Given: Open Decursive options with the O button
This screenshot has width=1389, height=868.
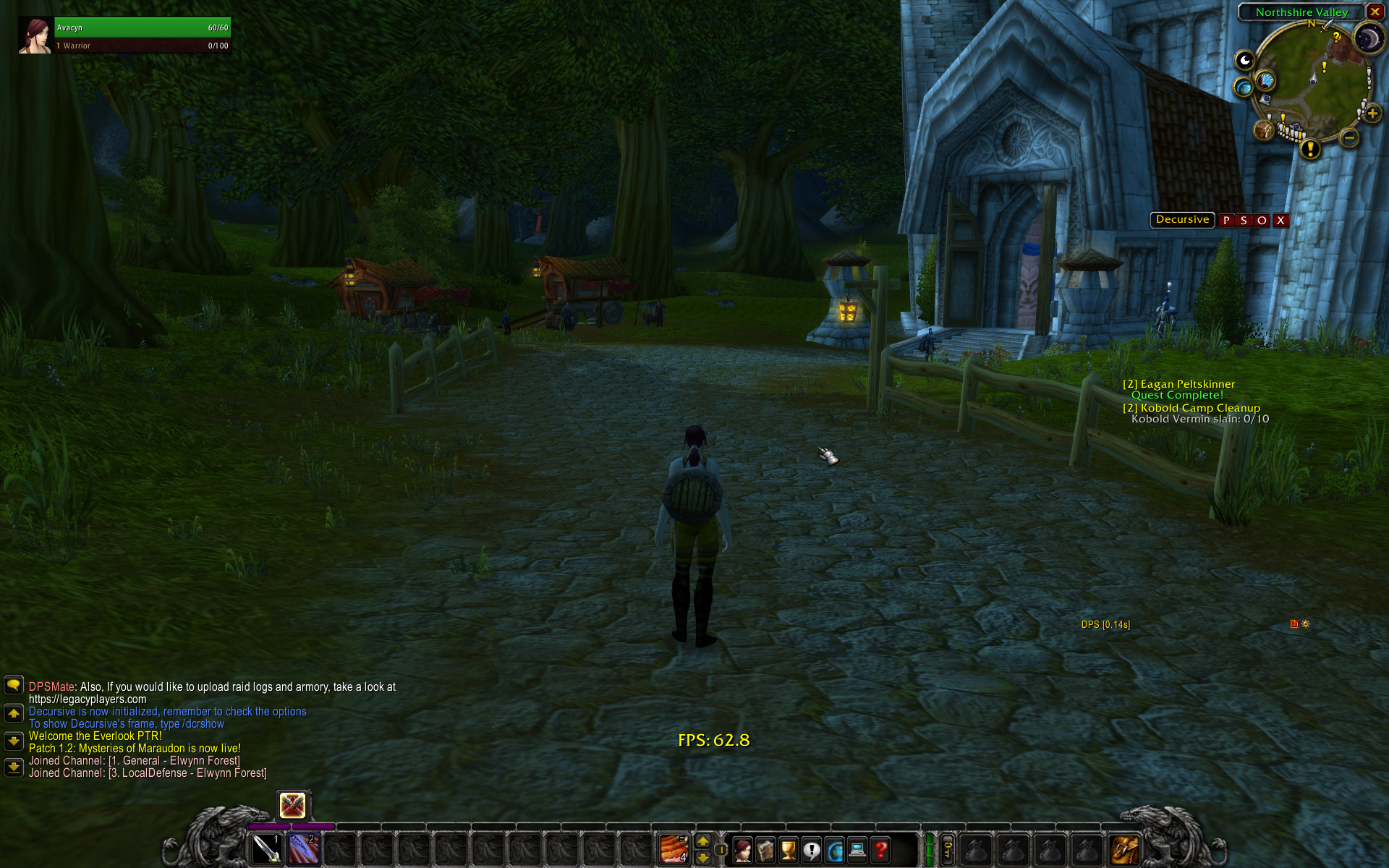Looking at the screenshot, I should pos(1262,221).
